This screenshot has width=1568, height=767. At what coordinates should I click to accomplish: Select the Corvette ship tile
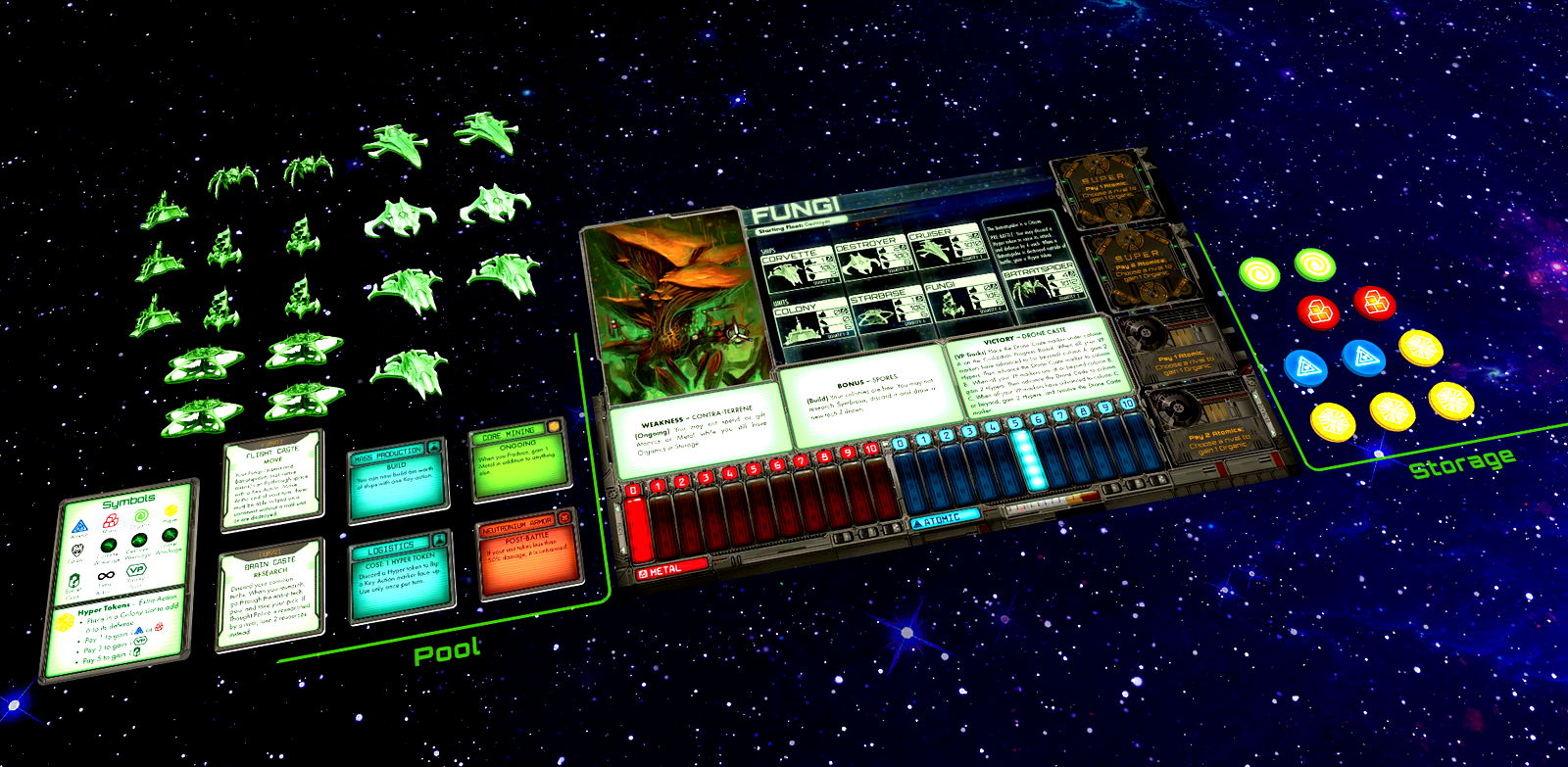pos(796,269)
